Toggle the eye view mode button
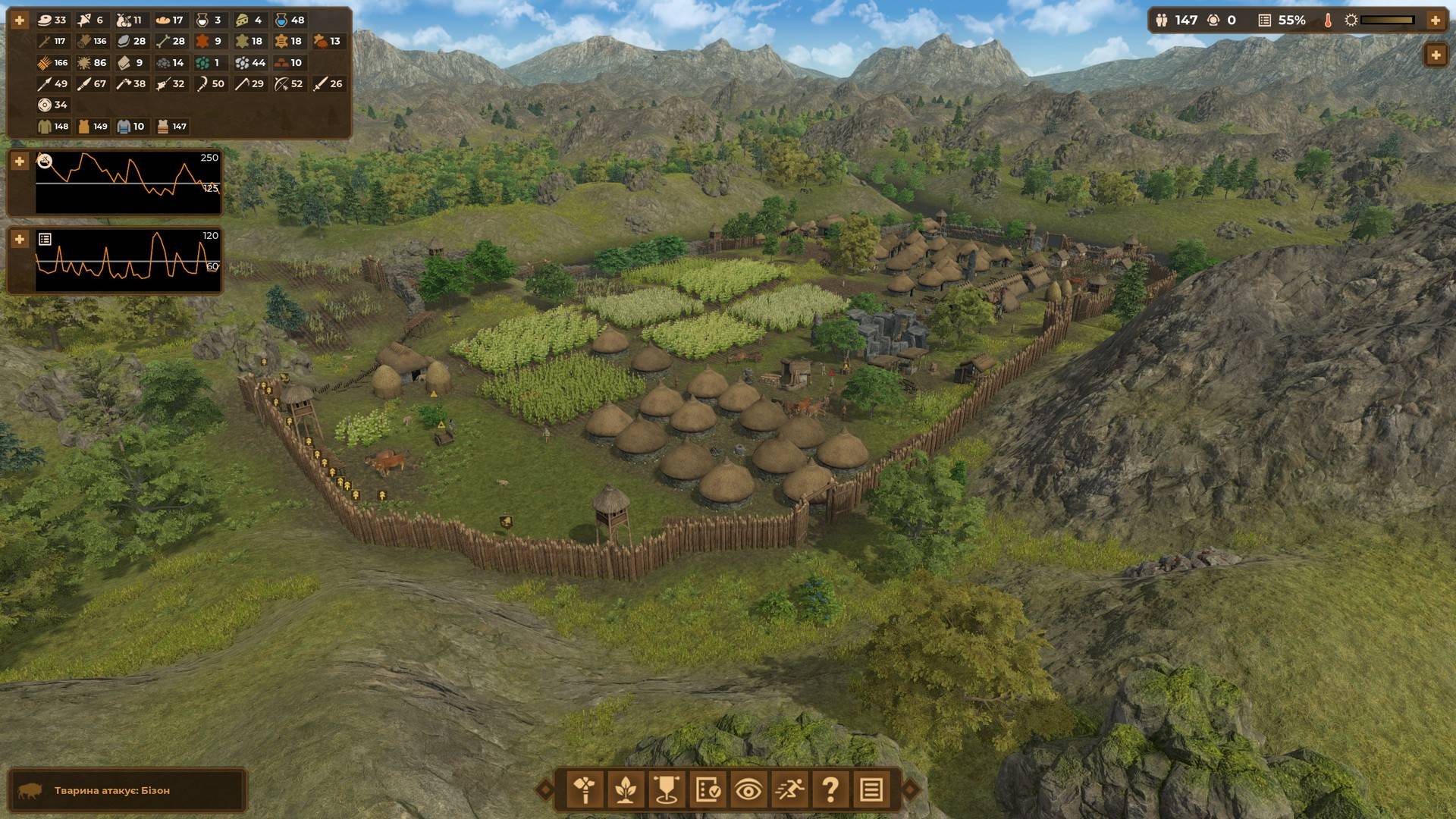Image resolution: width=1456 pixels, height=819 pixels. point(748,790)
